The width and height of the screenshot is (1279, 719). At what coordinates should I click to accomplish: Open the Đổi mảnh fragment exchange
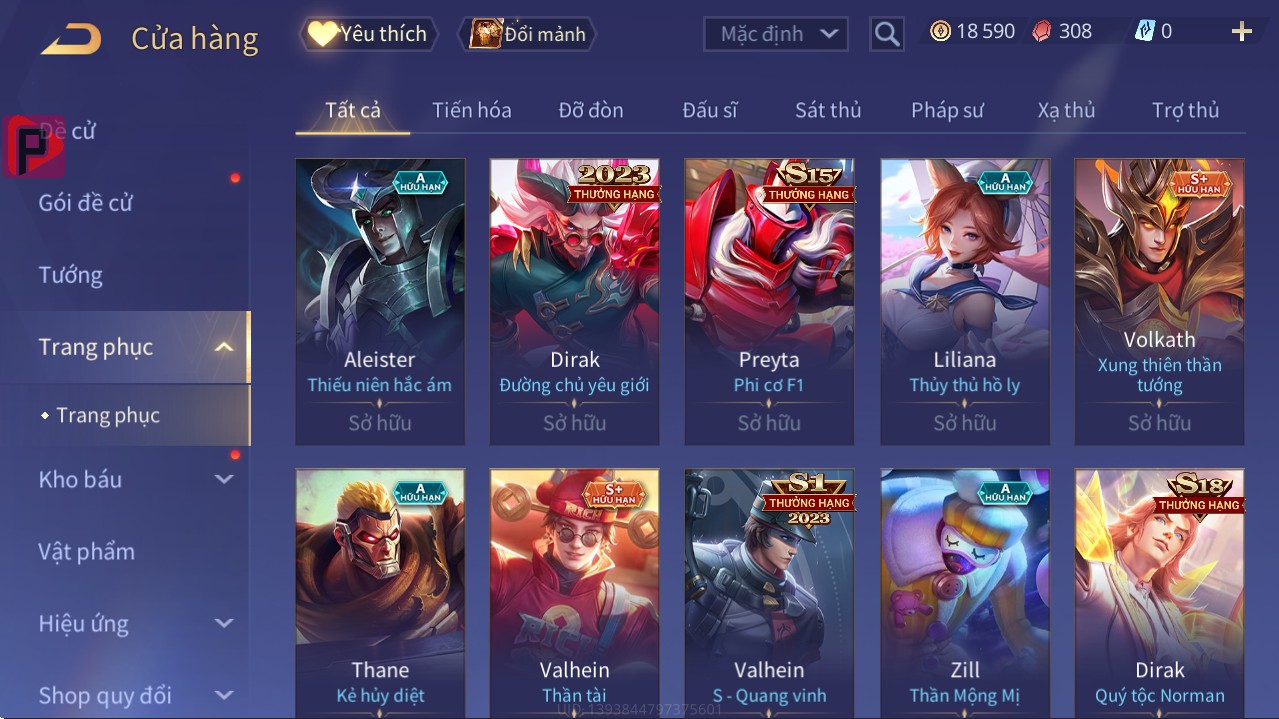point(527,34)
